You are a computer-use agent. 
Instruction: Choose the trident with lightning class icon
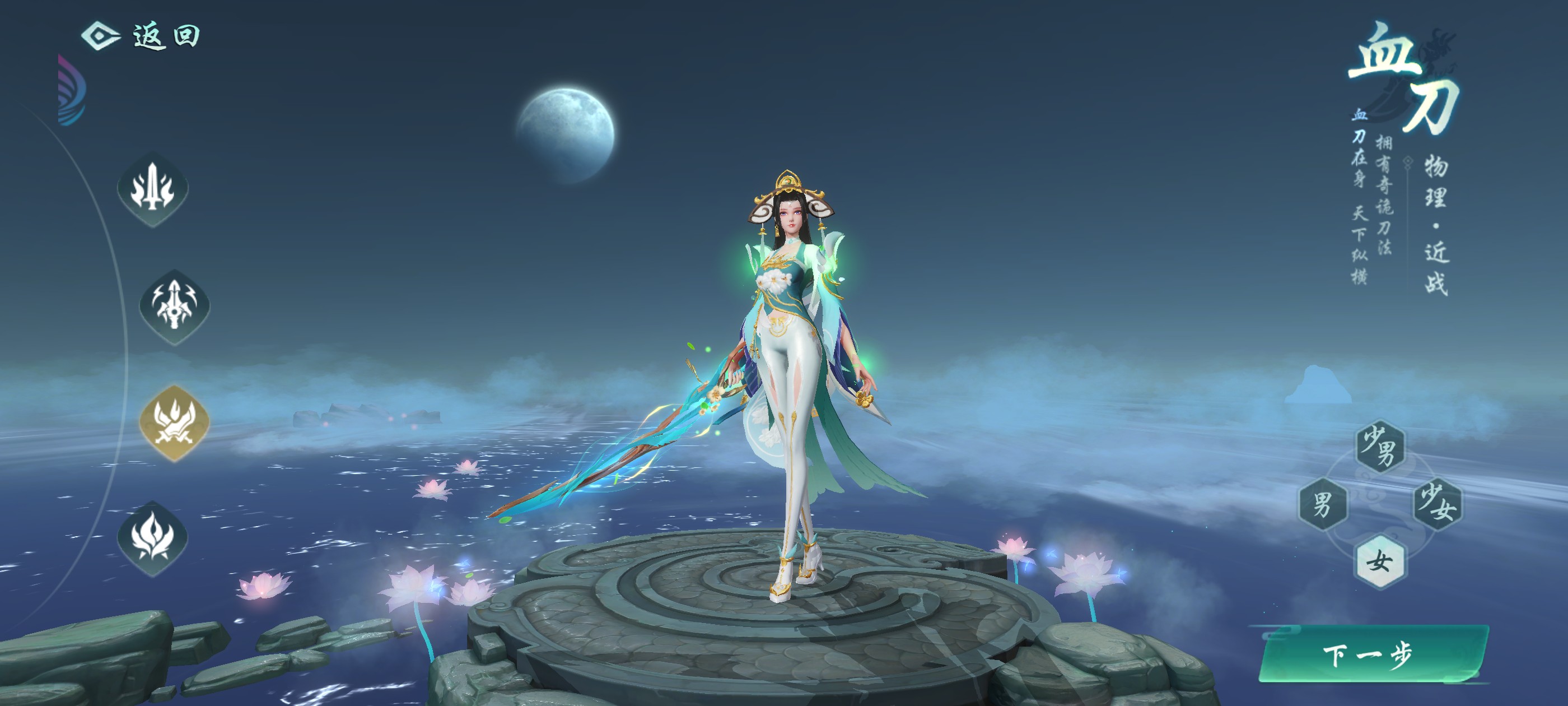(175, 306)
